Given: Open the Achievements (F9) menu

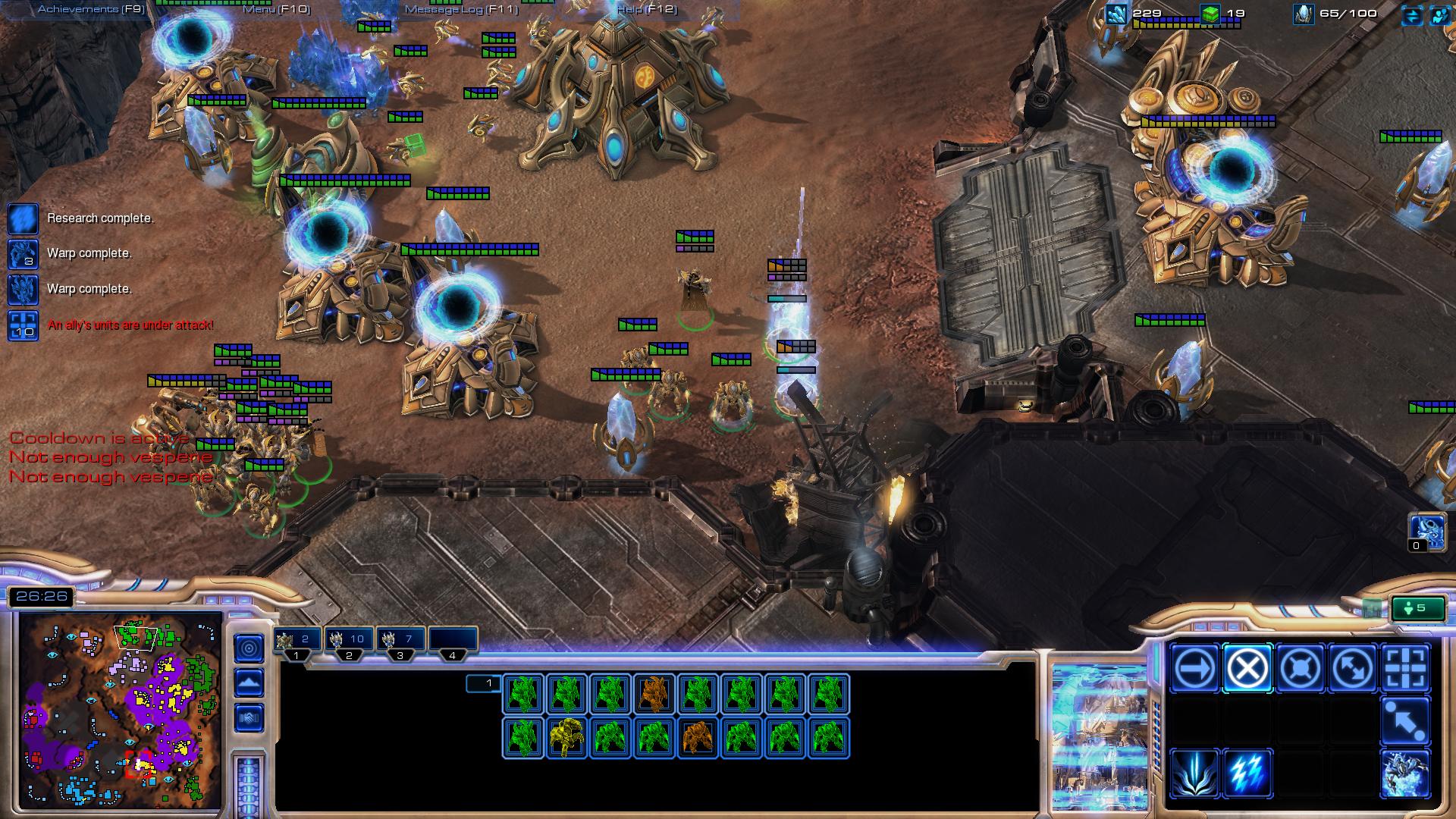Looking at the screenshot, I should pyautogui.click(x=91, y=9).
